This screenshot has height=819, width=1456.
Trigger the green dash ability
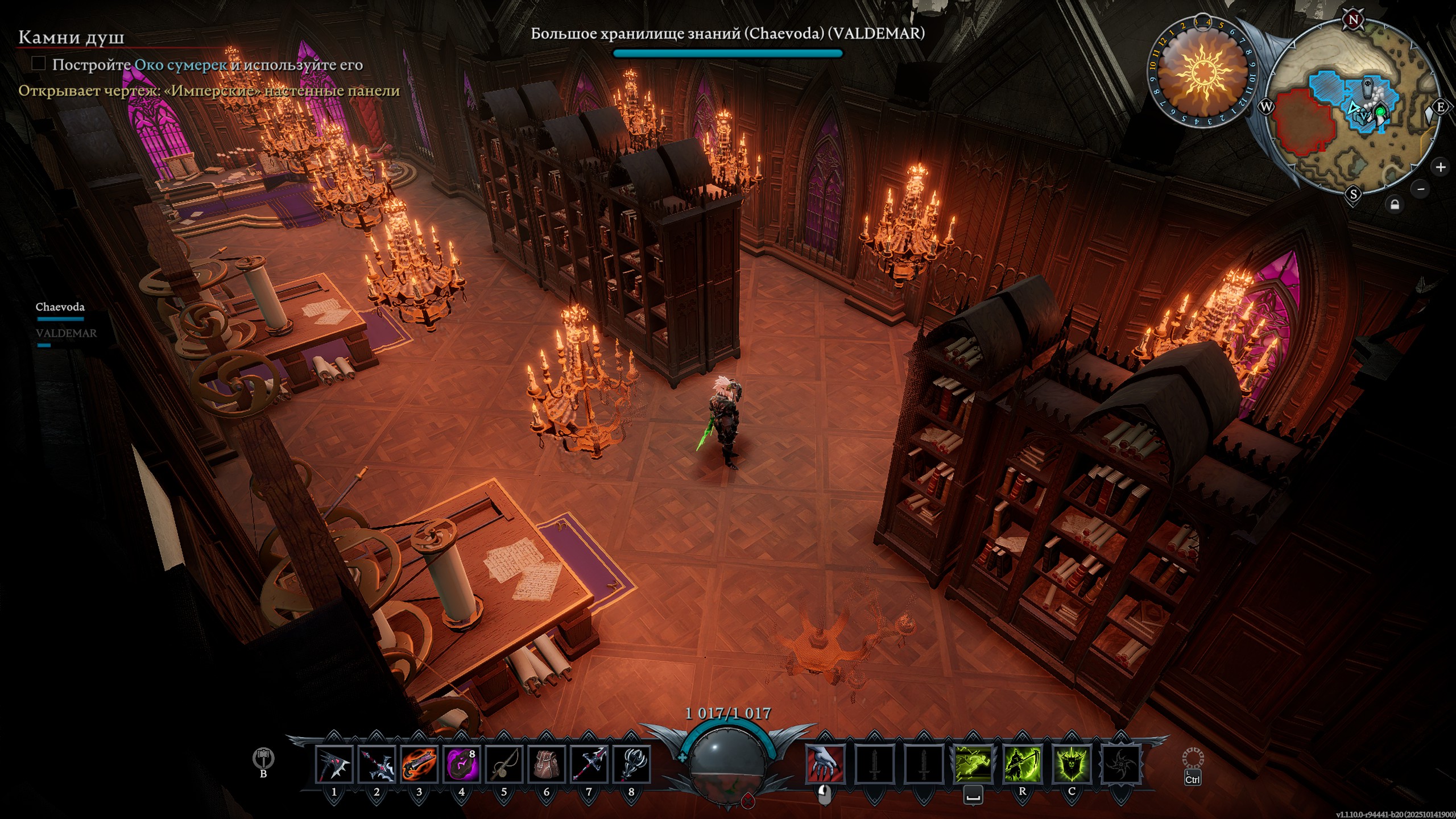973,764
